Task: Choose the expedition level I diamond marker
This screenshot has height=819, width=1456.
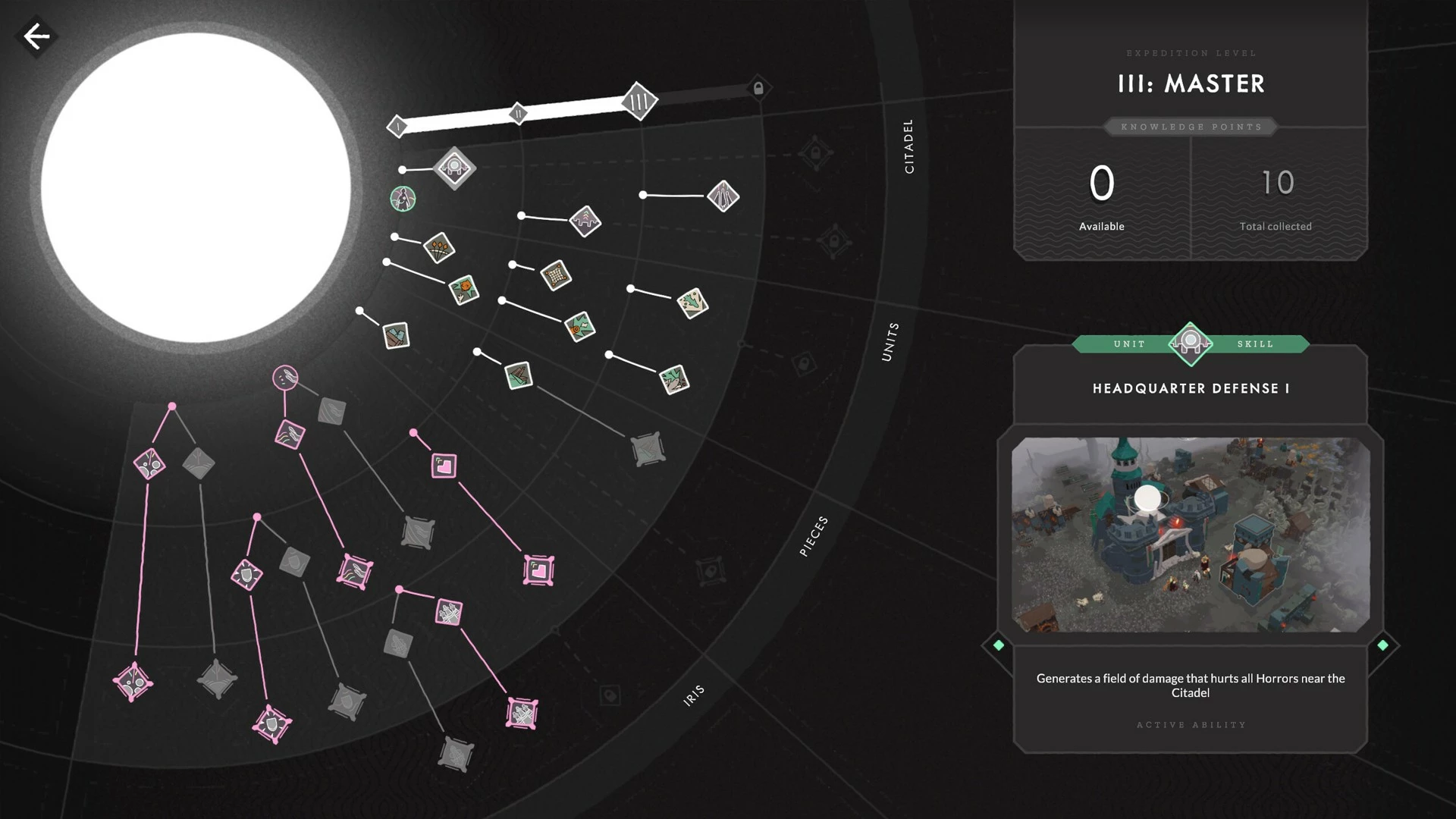Action: coord(397,126)
